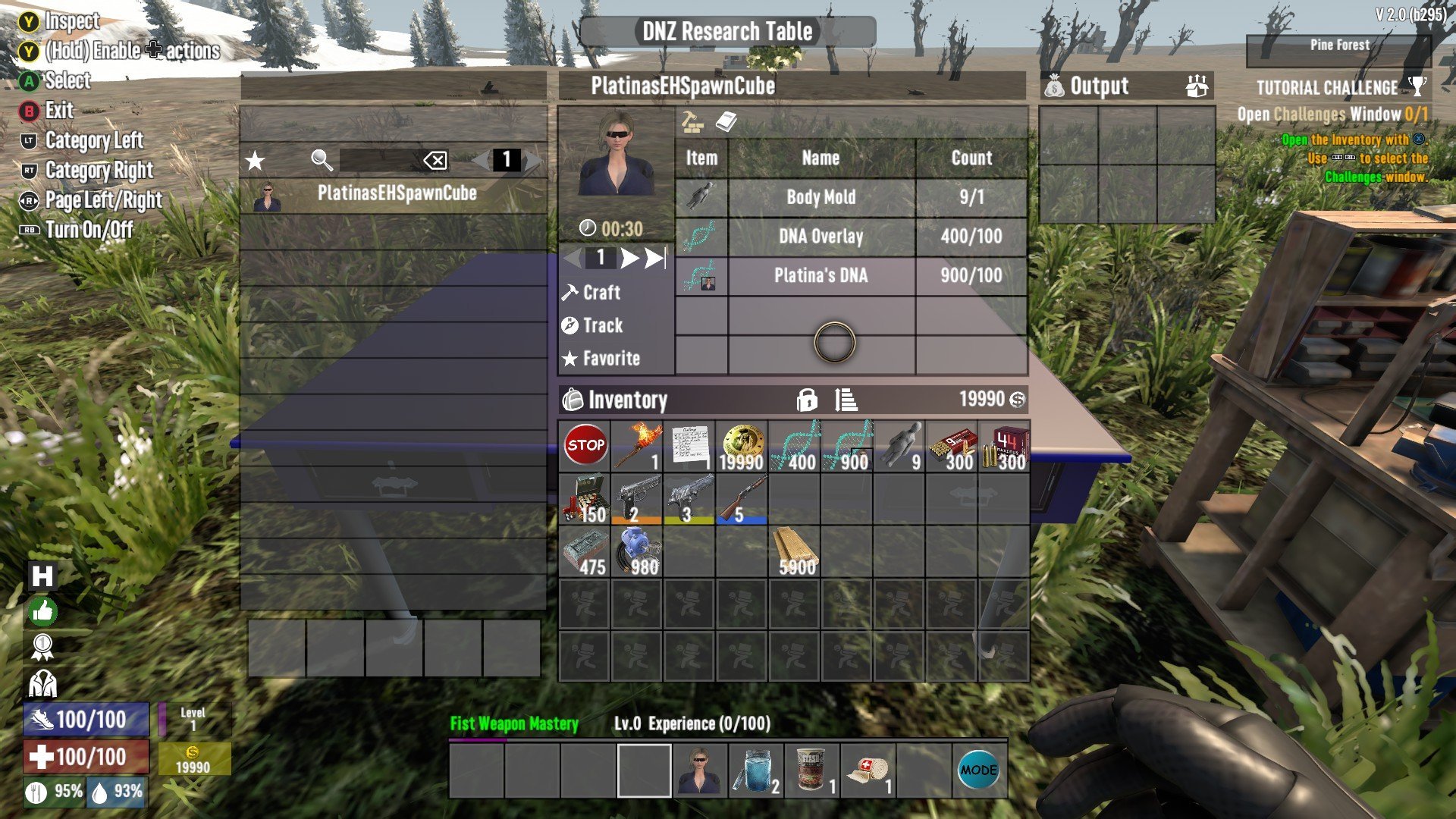Click the MODE button on toolbelt

click(x=979, y=771)
